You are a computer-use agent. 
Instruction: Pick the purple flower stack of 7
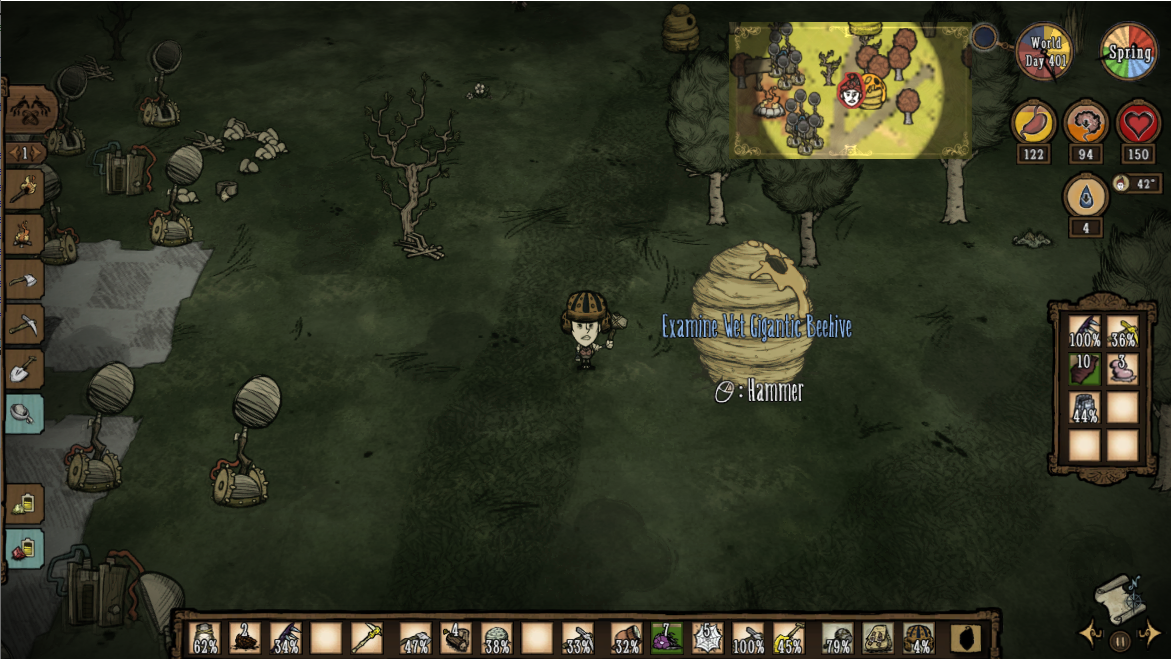click(x=666, y=637)
